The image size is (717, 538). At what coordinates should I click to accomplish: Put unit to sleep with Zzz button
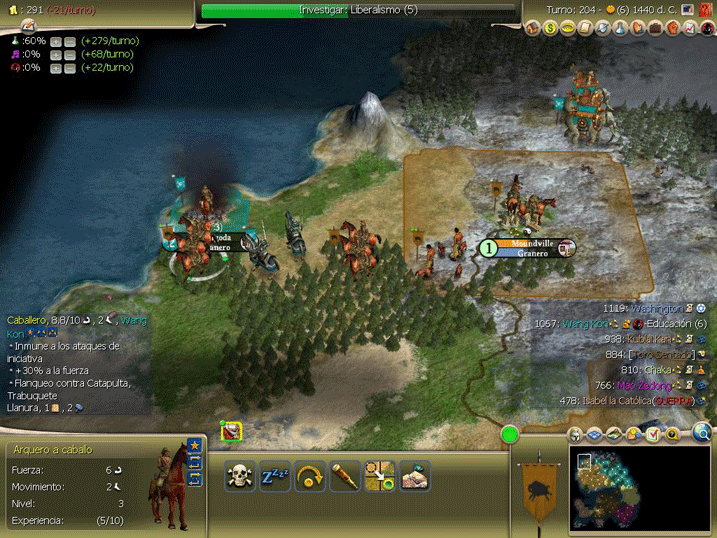pos(275,475)
